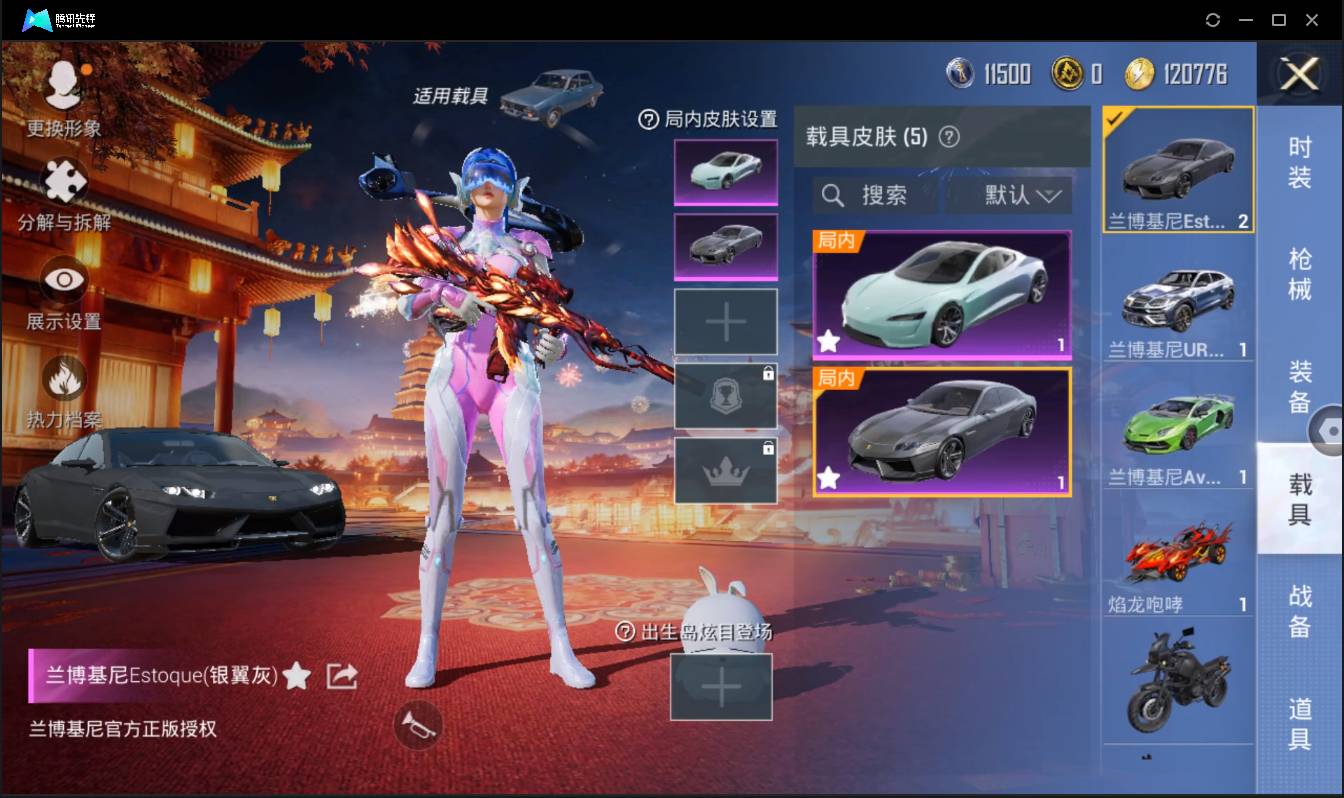1344x798 pixels.
Task: Click the locked trophy skin slot
Action: tap(725, 398)
